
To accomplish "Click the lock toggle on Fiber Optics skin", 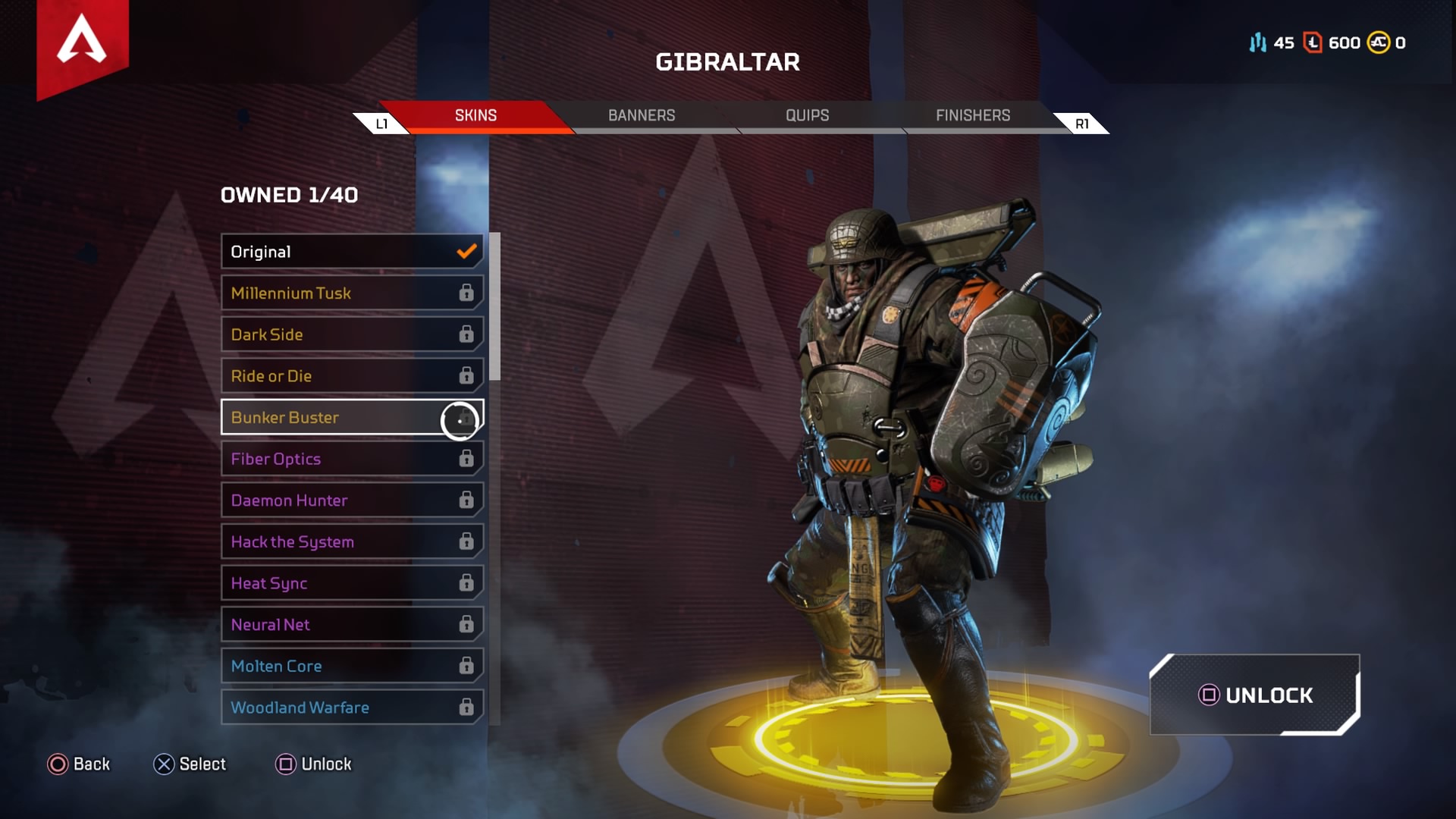I will coord(466,458).
